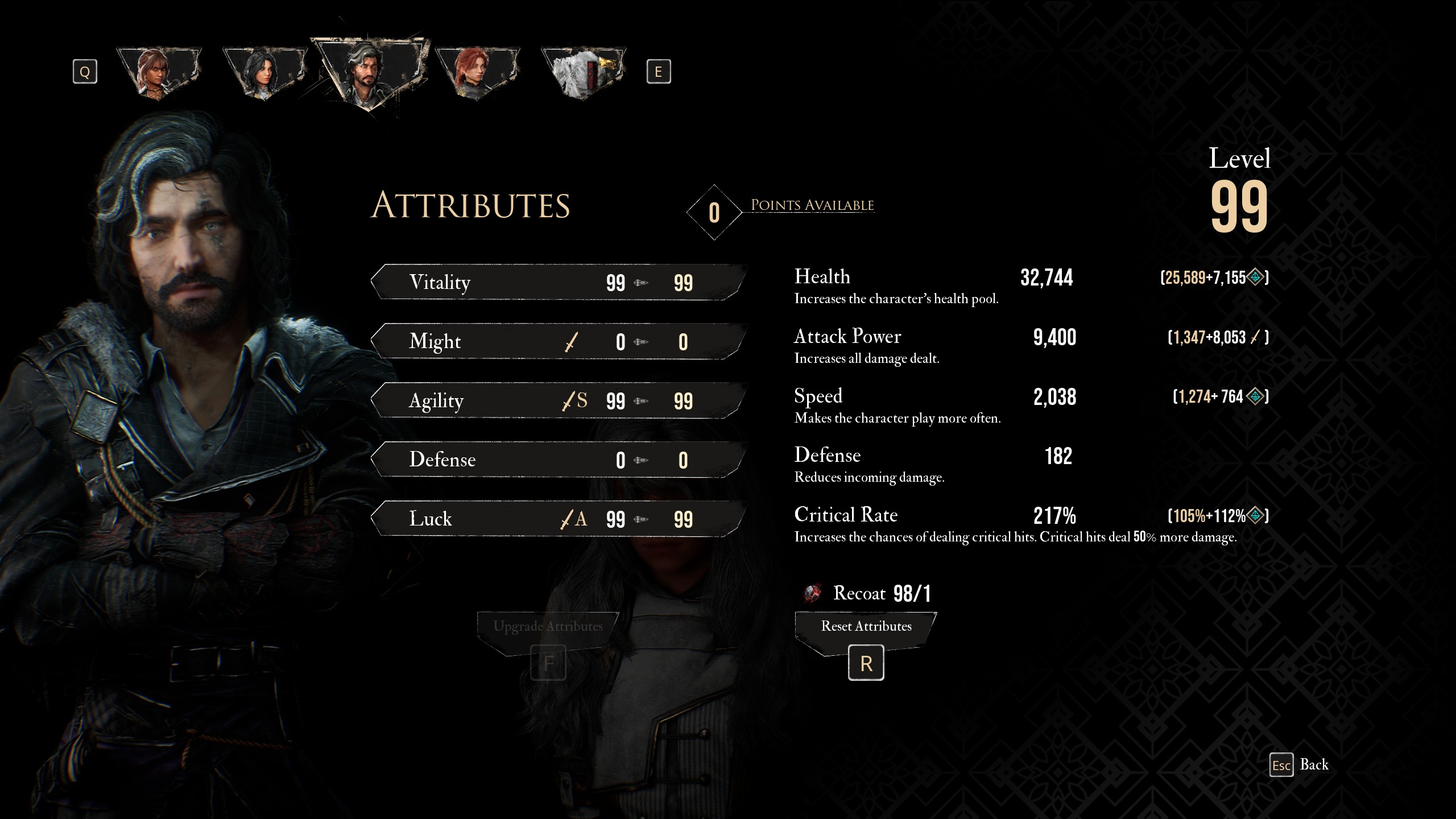Click the E key navigation indicator

point(660,71)
